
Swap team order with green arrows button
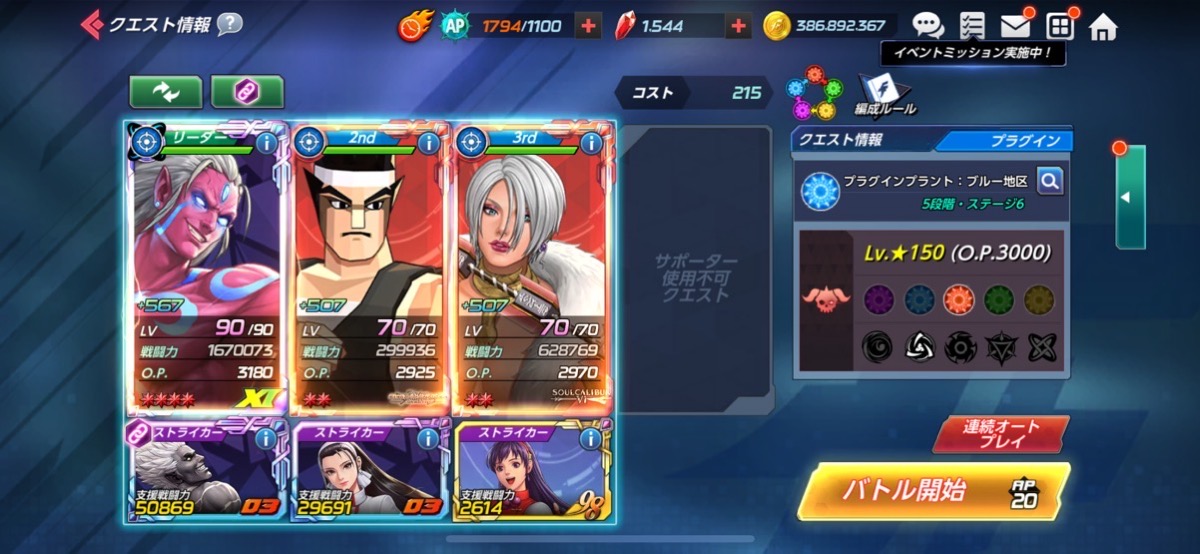click(x=165, y=91)
